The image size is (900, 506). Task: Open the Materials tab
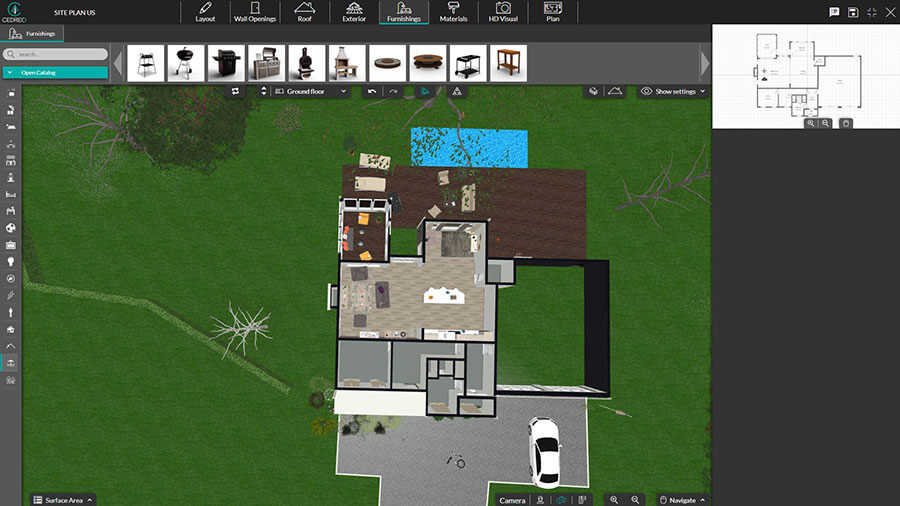point(453,12)
